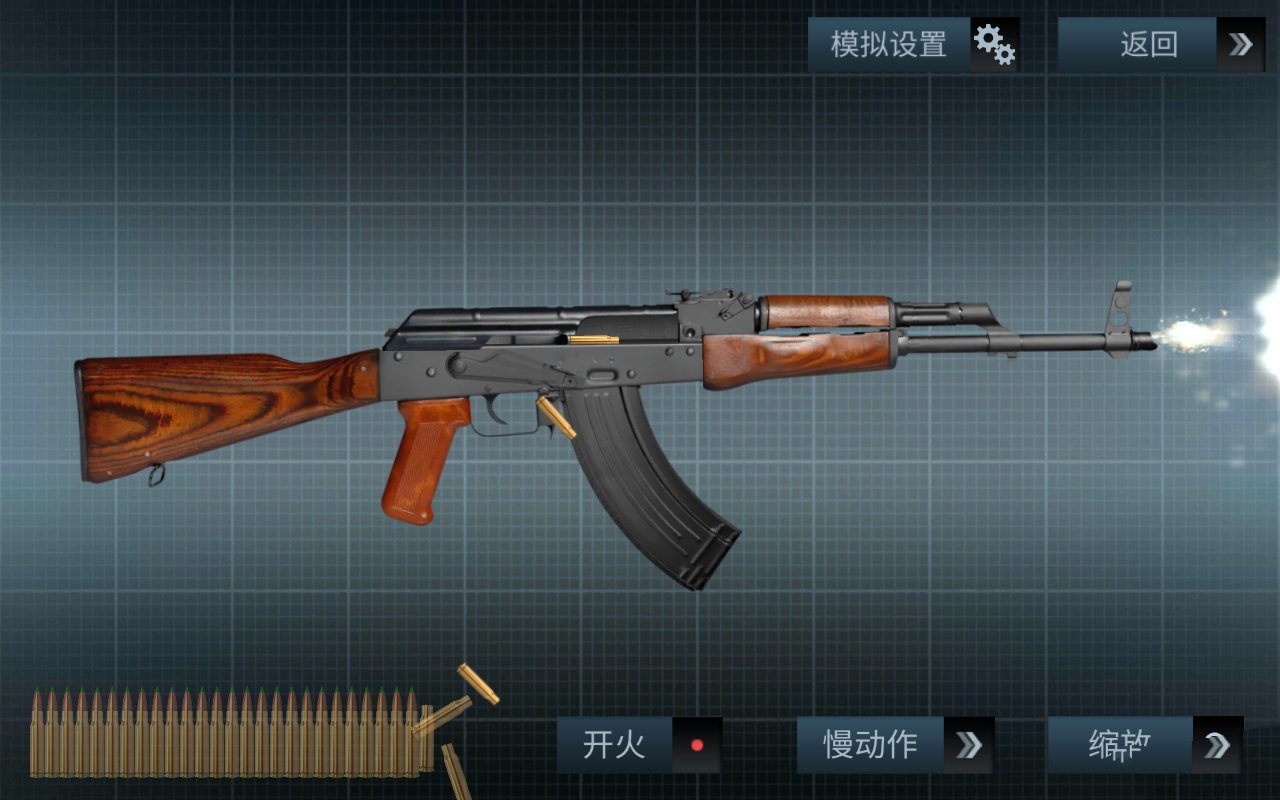Select 返回 to go back
This screenshot has height=800, width=1280.
click(x=1150, y=44)
